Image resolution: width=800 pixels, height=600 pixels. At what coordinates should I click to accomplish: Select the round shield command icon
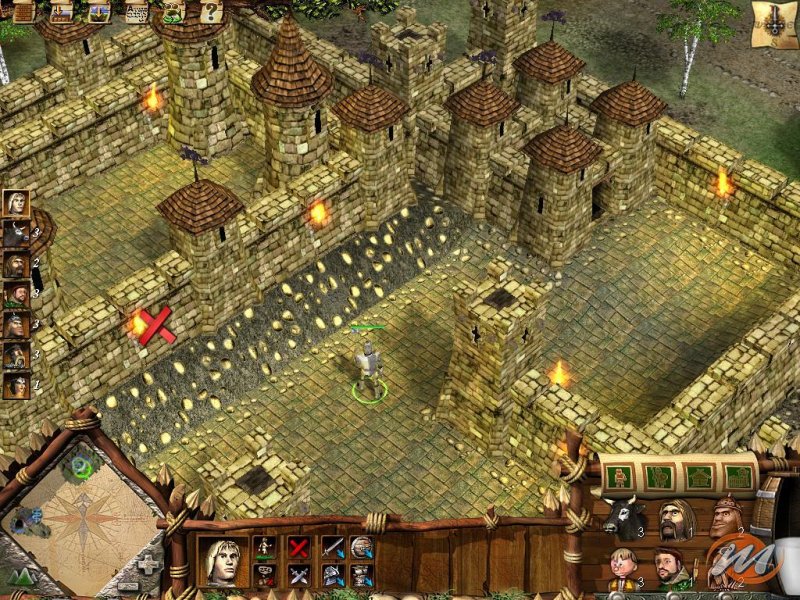pos(362,547)
